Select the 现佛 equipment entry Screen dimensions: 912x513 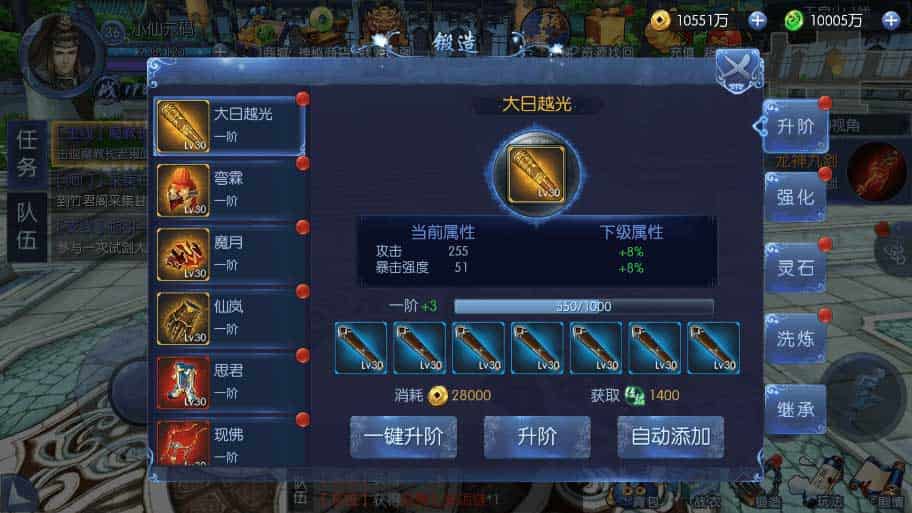[x=228, y=443]
